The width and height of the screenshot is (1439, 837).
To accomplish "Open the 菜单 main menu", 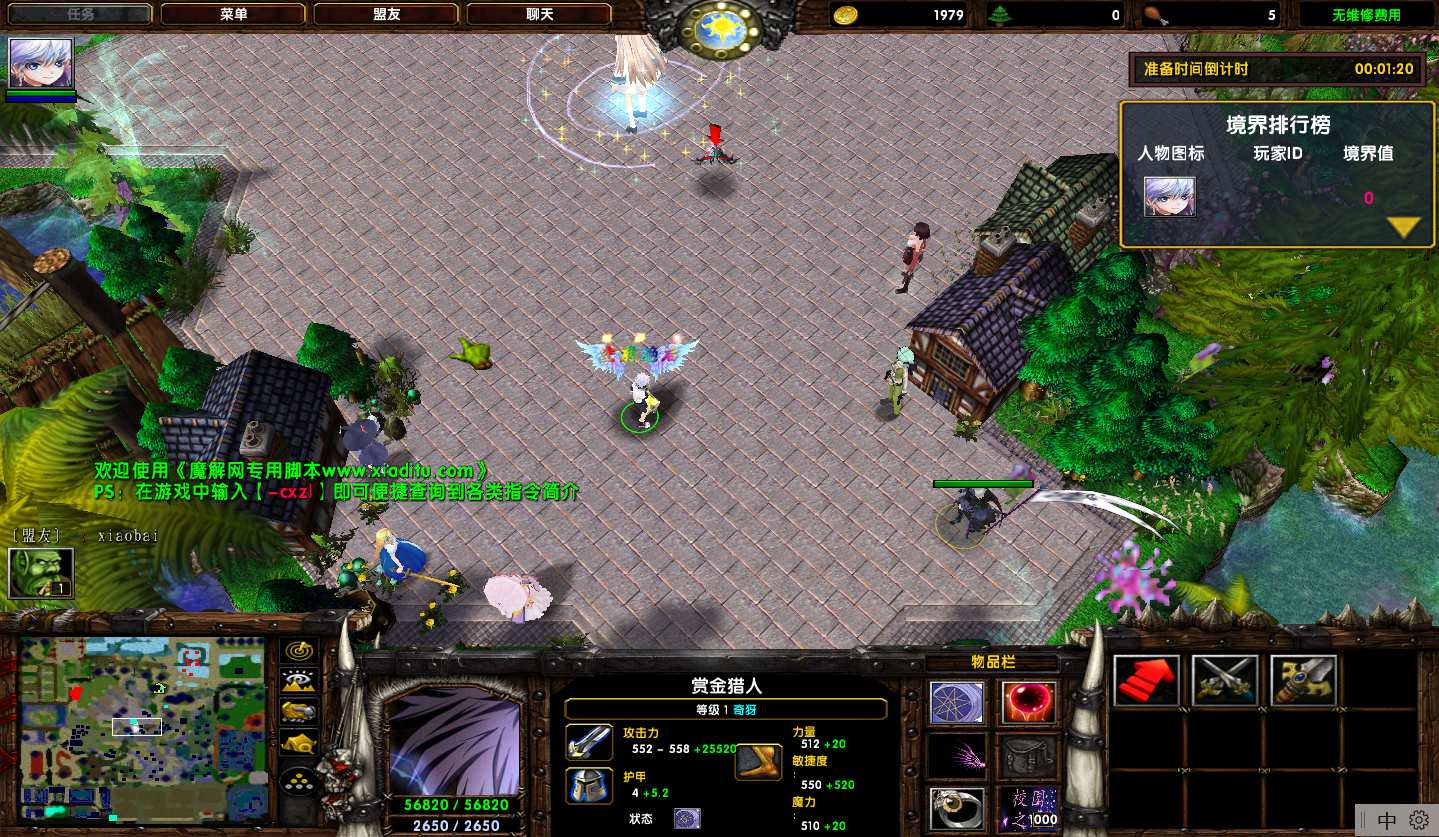I will pyautogui.click(x=234, y=14).
